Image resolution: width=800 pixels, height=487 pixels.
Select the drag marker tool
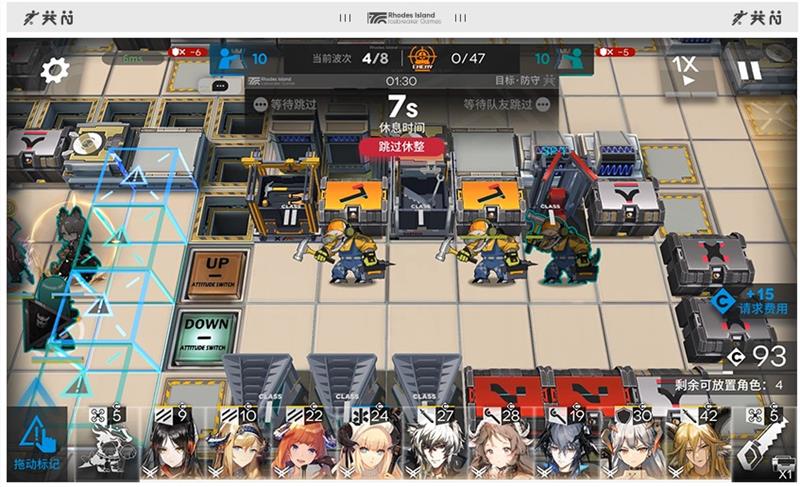36,443
